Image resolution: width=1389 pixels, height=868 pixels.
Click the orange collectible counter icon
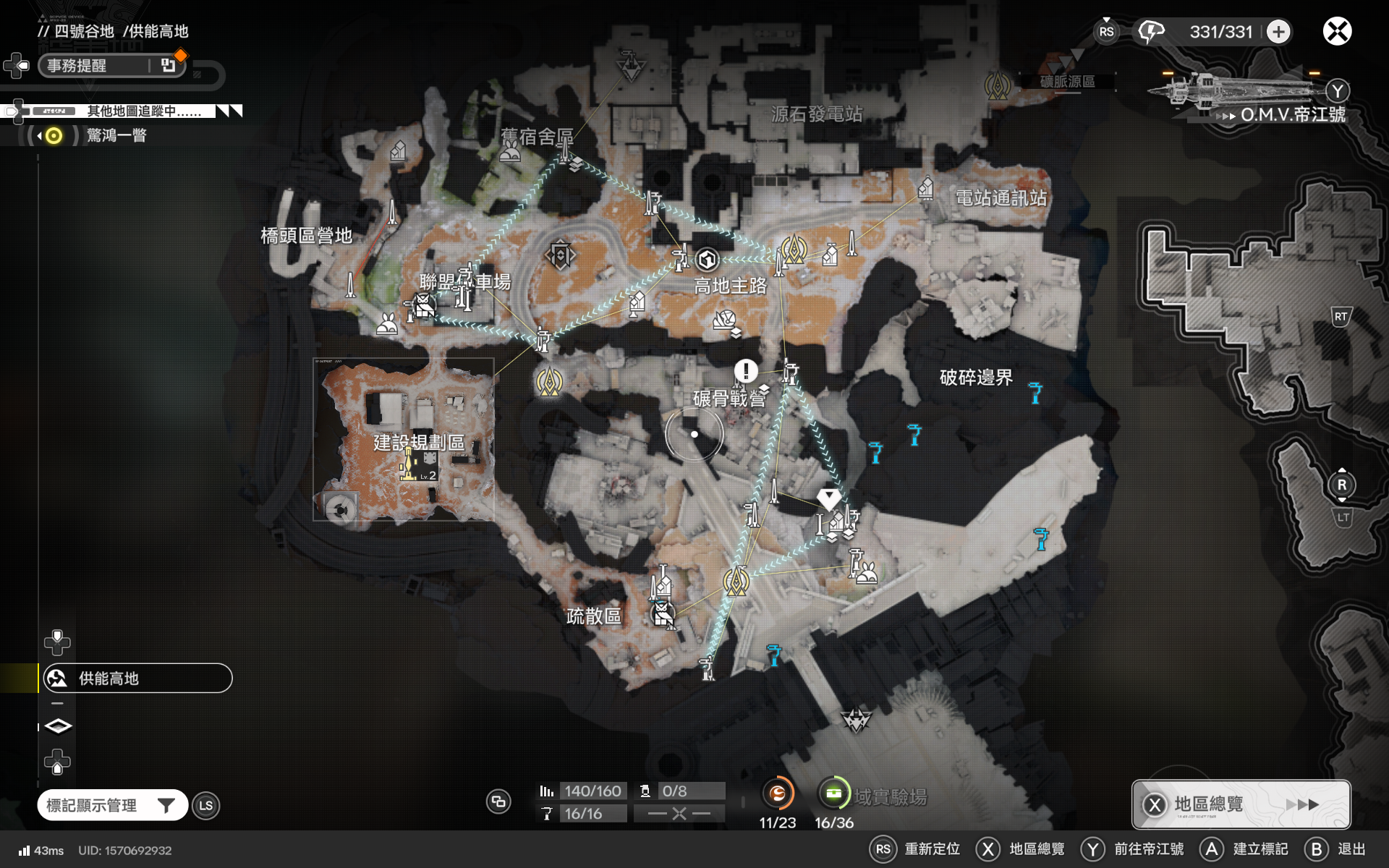(778, 793)
